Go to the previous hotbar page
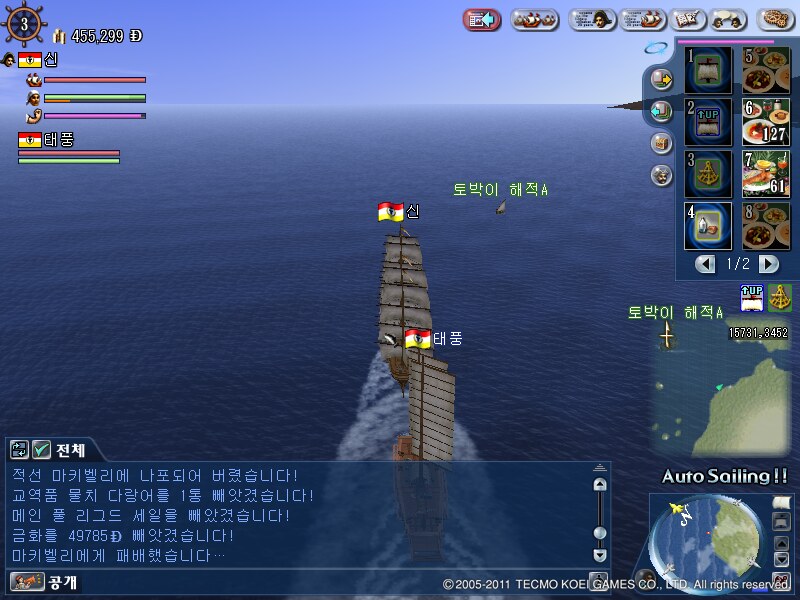The height and width of the screenshot is (600, 800). (x=706, y=264)
